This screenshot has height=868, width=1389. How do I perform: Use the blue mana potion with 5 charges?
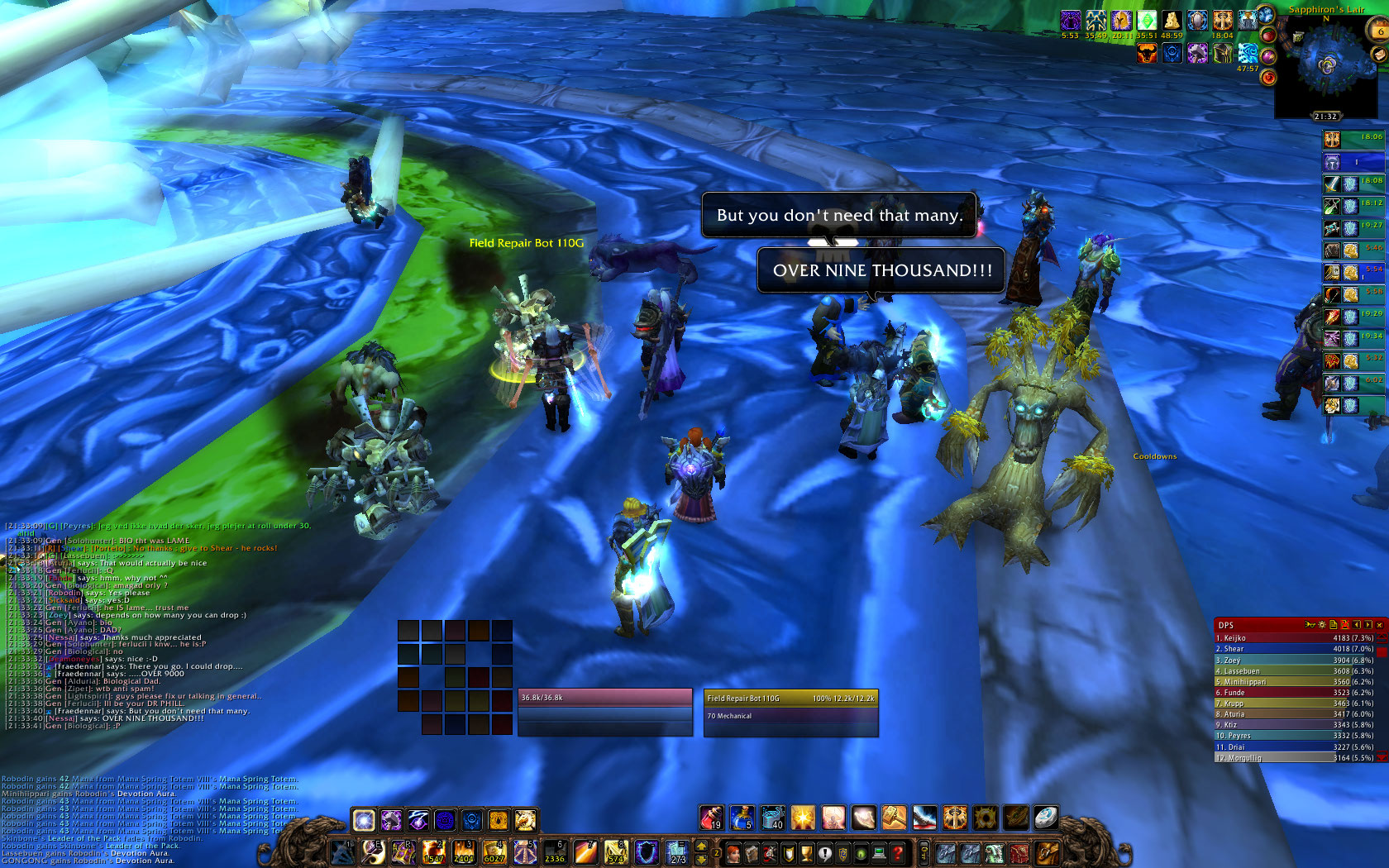(742, 818)
